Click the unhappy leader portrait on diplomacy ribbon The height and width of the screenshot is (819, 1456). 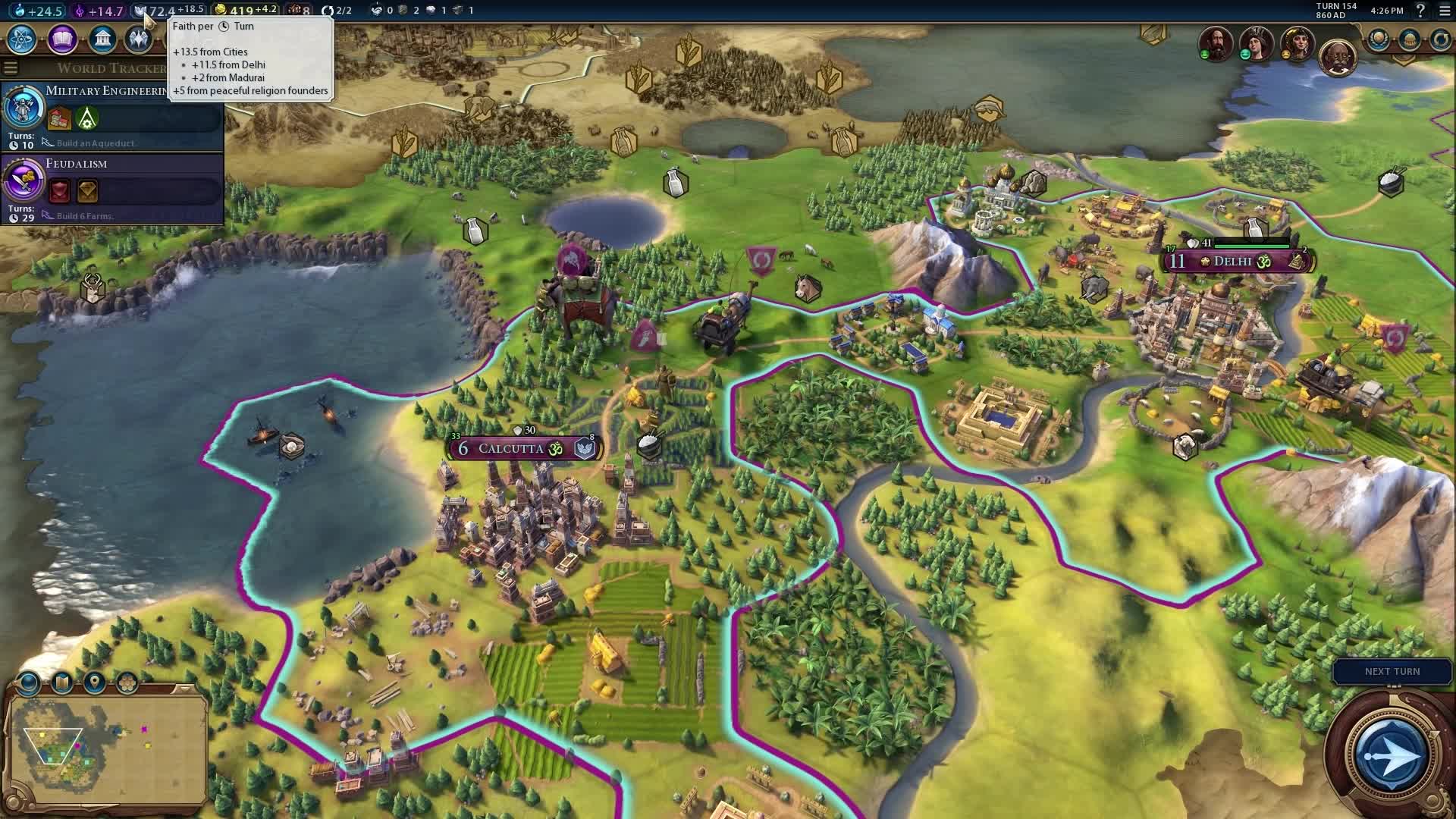click(1298, 44)
